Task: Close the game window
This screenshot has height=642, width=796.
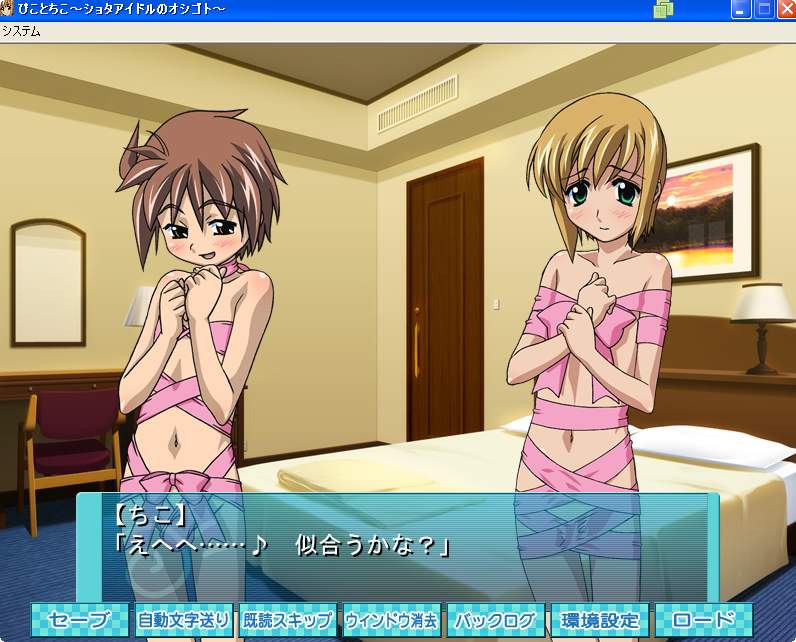Action: coord(785,10)
